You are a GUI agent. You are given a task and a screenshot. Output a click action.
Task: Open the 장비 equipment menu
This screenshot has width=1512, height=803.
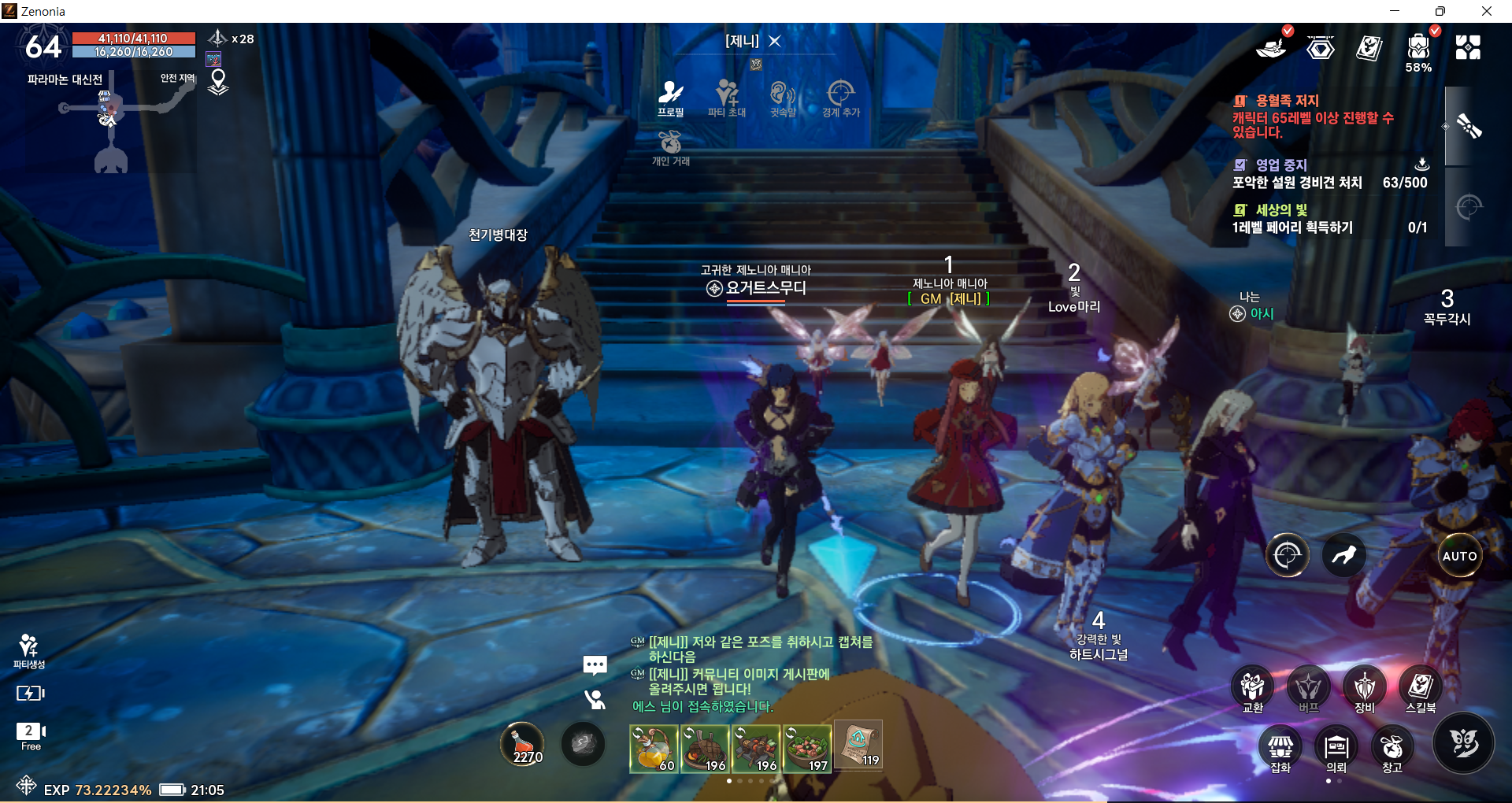(x=1364, y=690)
